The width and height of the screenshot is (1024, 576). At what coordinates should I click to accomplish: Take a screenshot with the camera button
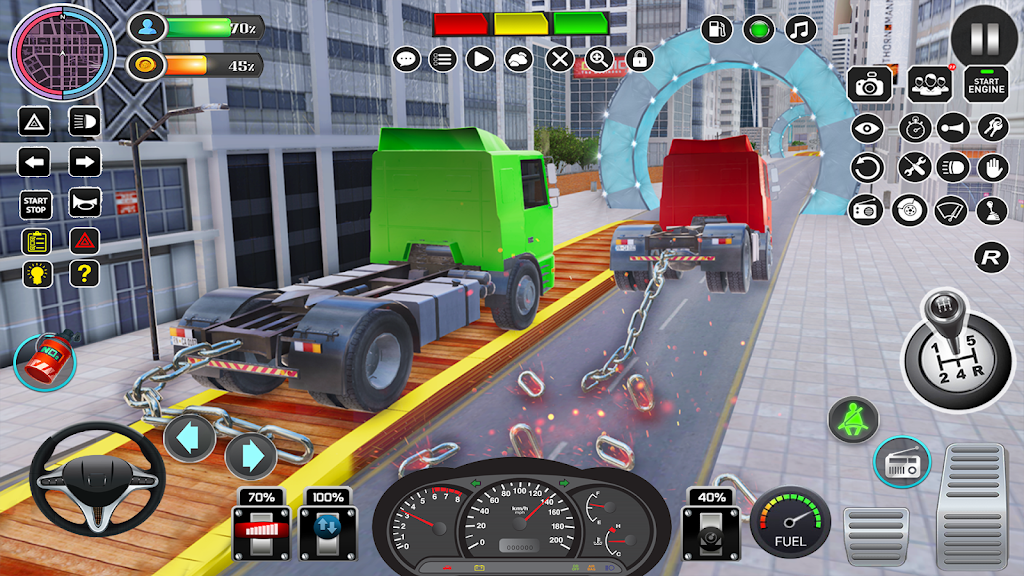(870, 85)
